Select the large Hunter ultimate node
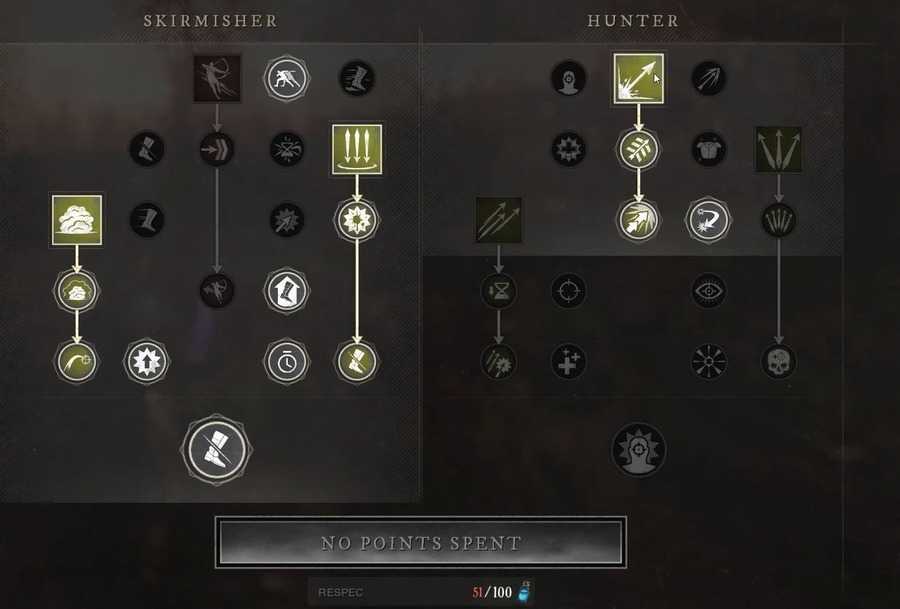900x609 pixels. [x=638, y=449]
